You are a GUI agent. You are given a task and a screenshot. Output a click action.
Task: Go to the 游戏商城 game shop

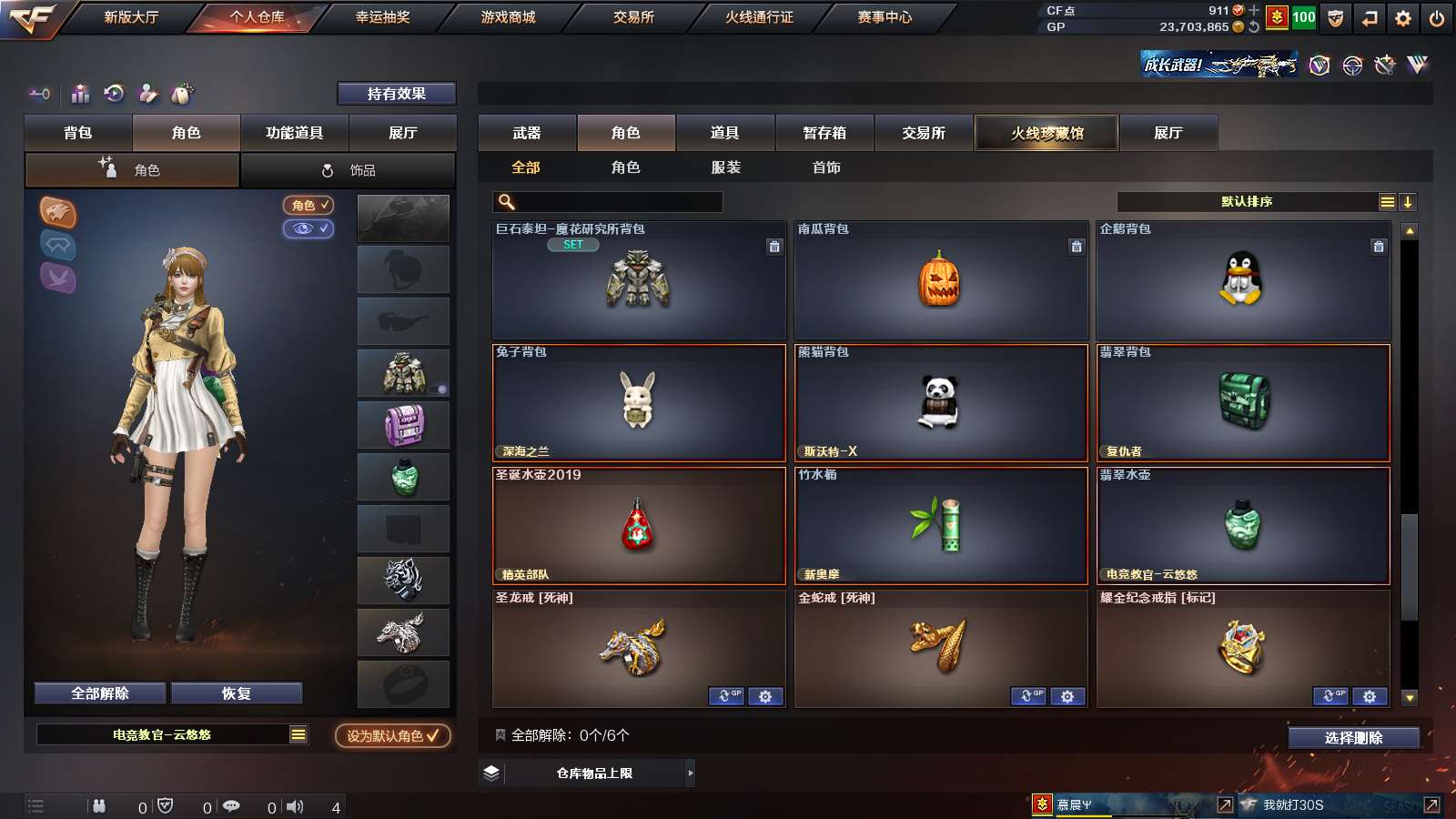click(x=508, y=17)
